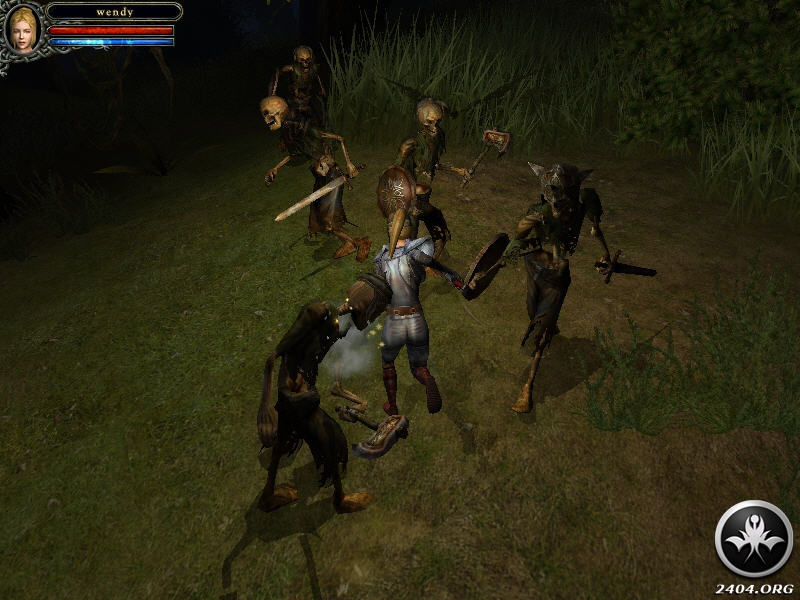The width and height of the screenshot is (800, 600).
Task: Select the "wendy" name plate
Action: coord(114,12)
